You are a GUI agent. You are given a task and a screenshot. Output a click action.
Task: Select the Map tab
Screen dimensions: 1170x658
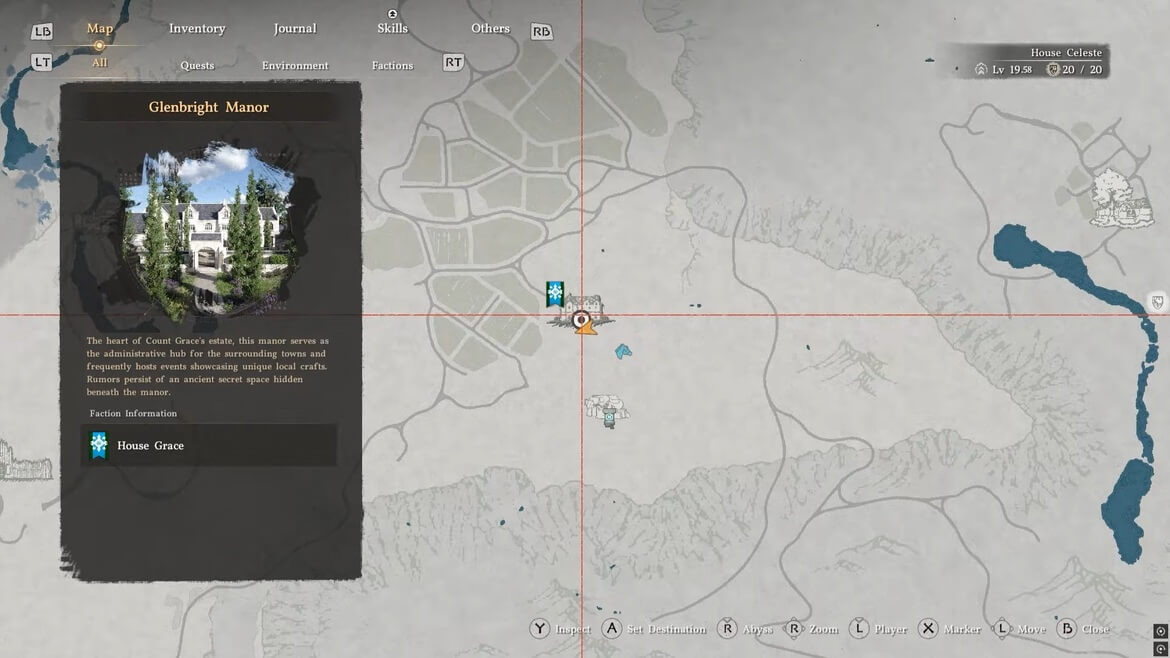(99, 28)
